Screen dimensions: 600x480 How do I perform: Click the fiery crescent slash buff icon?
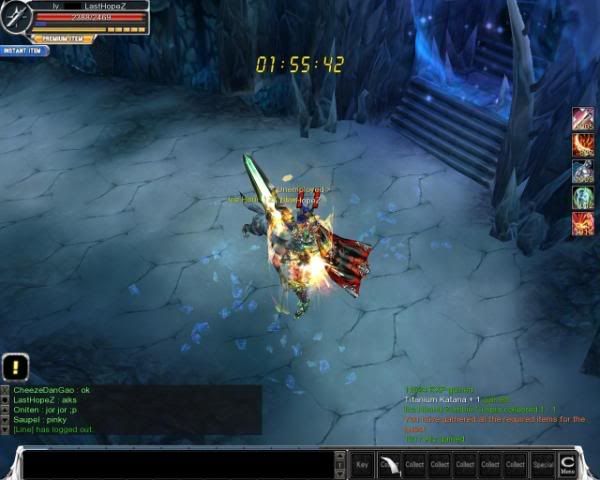tap(583, 146)
